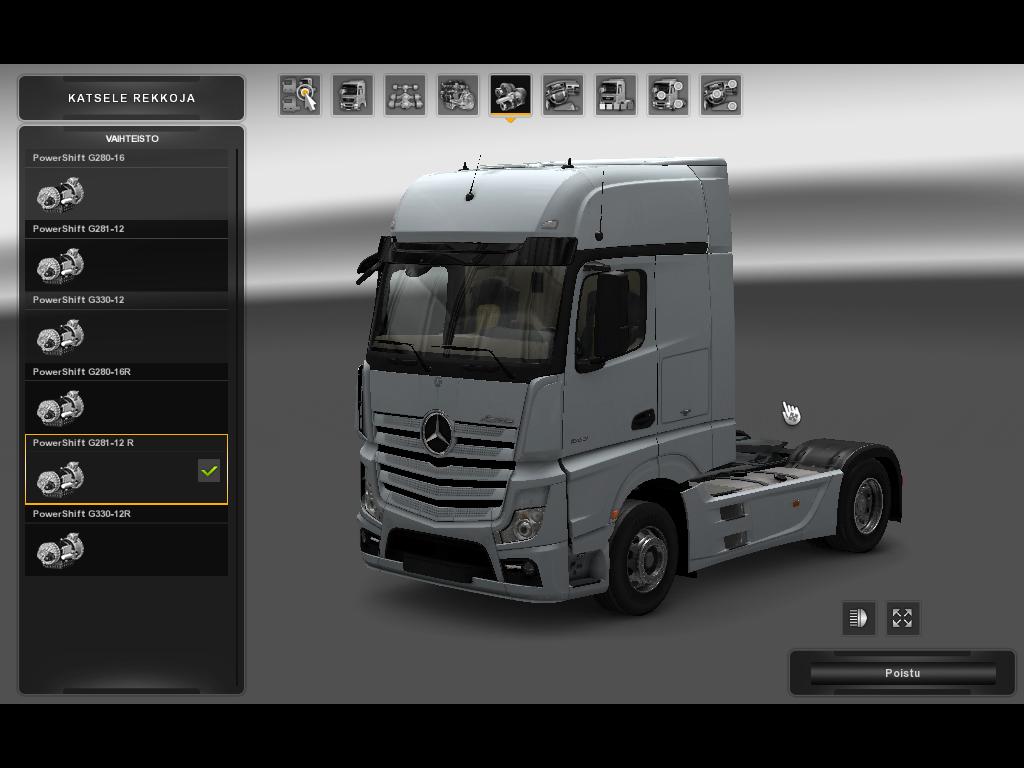Toggle the truck headlights icon
Screen dimensions: 1024x768
(858, 618)
